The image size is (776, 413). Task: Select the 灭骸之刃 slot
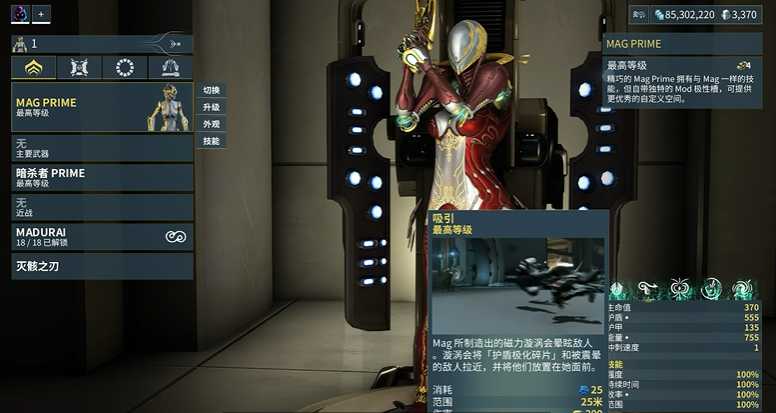(102, 266)
